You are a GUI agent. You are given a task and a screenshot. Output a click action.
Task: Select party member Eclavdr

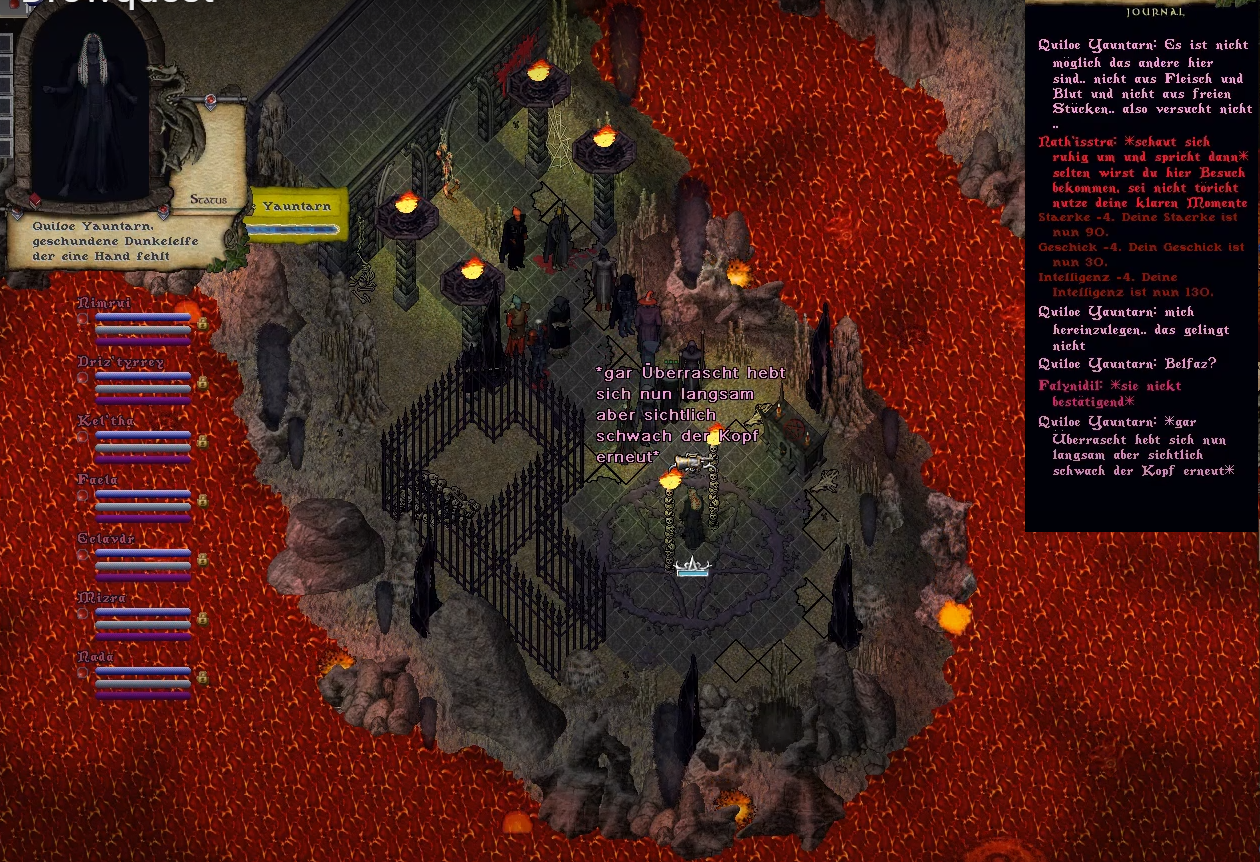(106, 539)
